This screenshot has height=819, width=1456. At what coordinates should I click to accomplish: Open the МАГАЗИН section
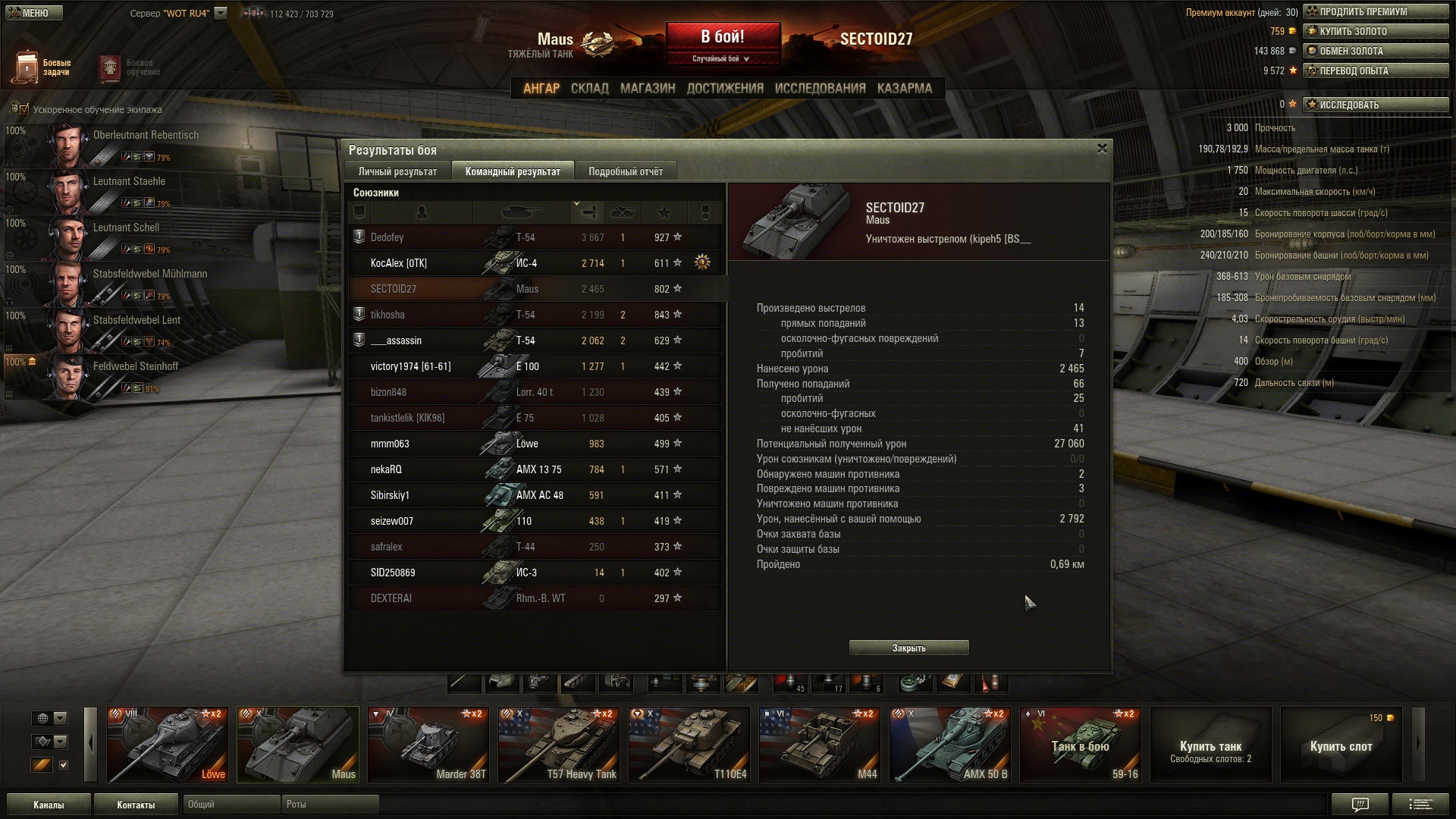[647, 88]
